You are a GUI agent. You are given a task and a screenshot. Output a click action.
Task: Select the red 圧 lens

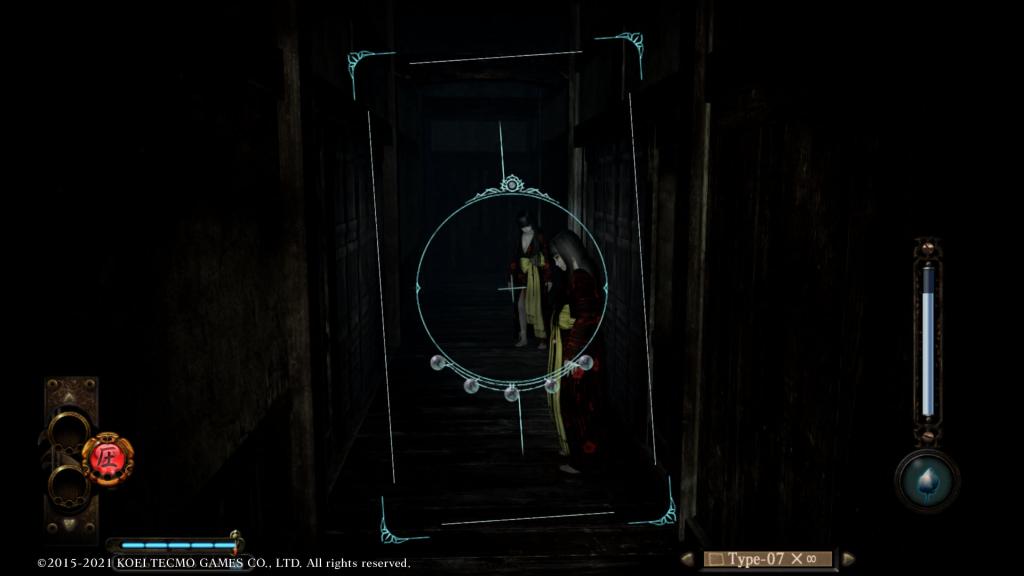[x=107, y=459]
